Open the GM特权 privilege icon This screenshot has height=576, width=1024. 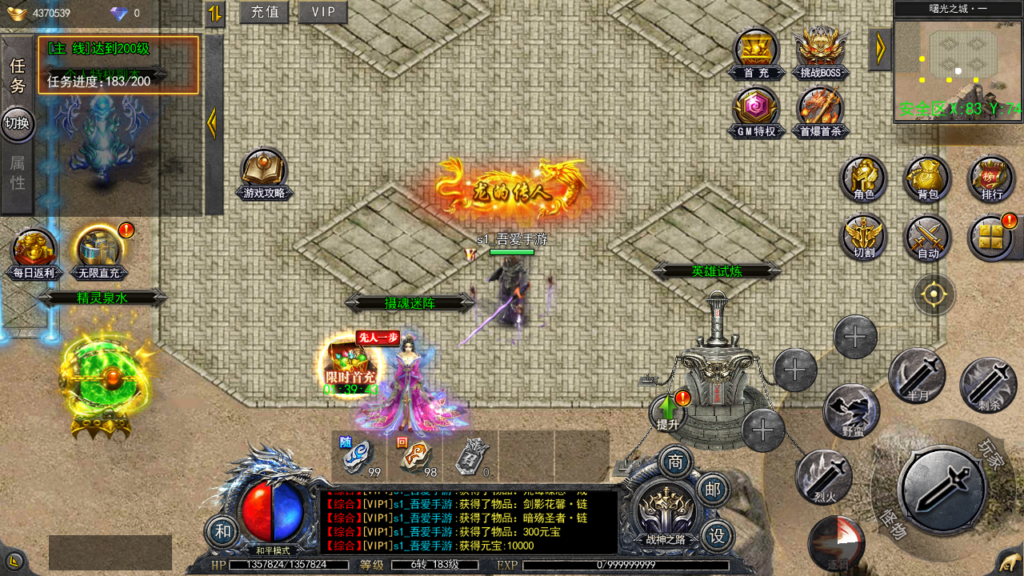pyautogui.click(x=756, y=110)
